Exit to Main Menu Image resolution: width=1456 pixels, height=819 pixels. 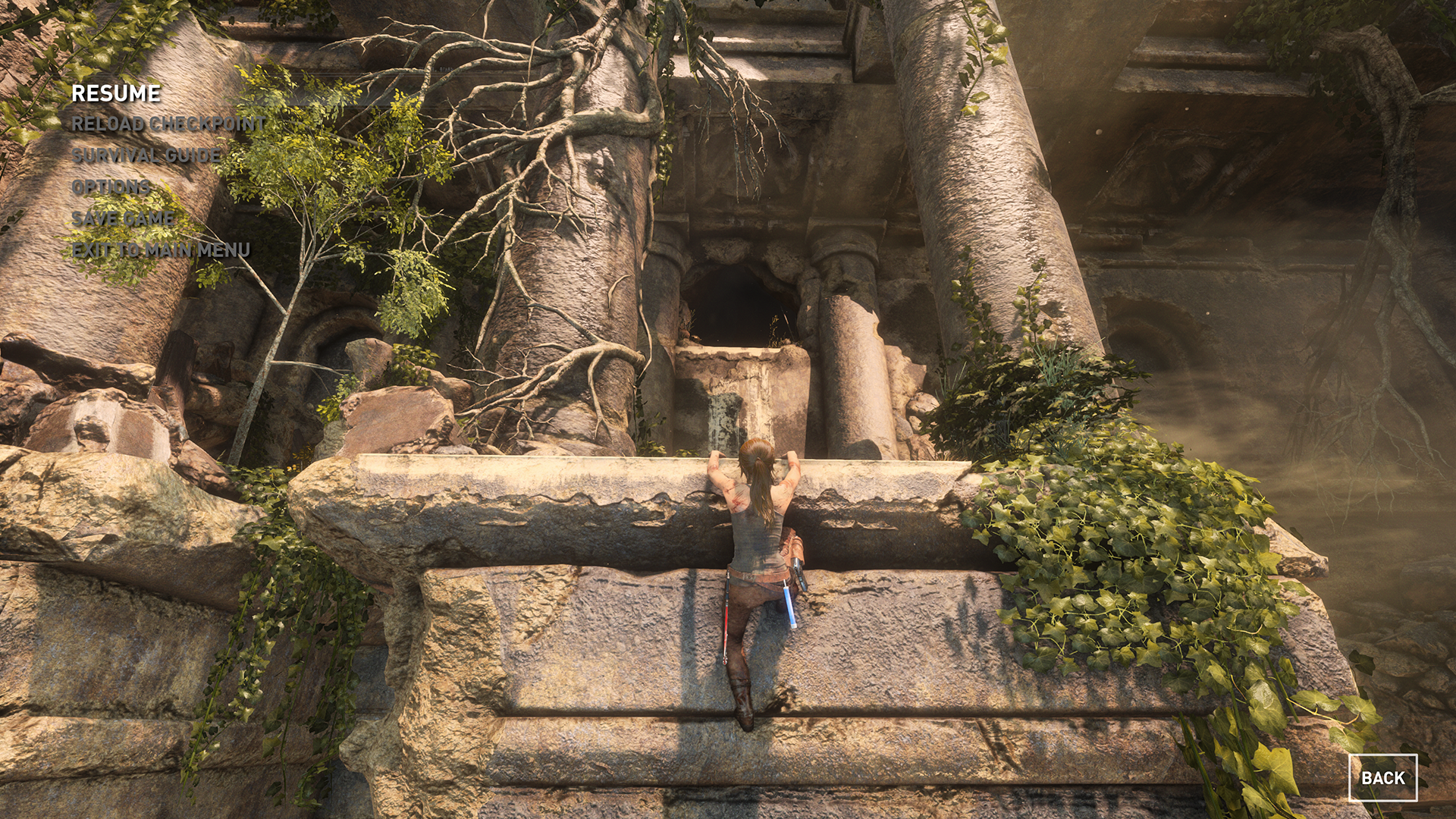[x=161, y=250]
